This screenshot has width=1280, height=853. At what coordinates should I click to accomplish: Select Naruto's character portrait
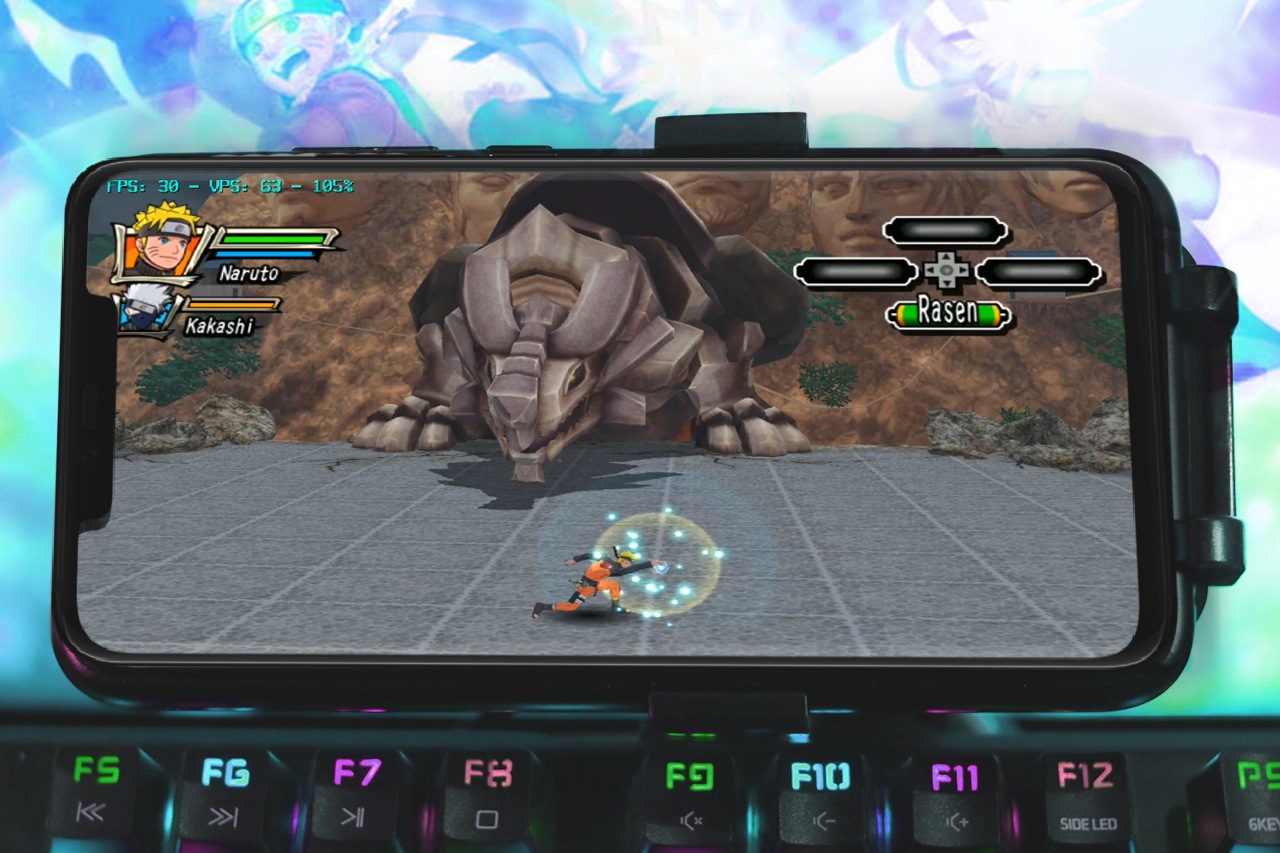pos(161,243)
